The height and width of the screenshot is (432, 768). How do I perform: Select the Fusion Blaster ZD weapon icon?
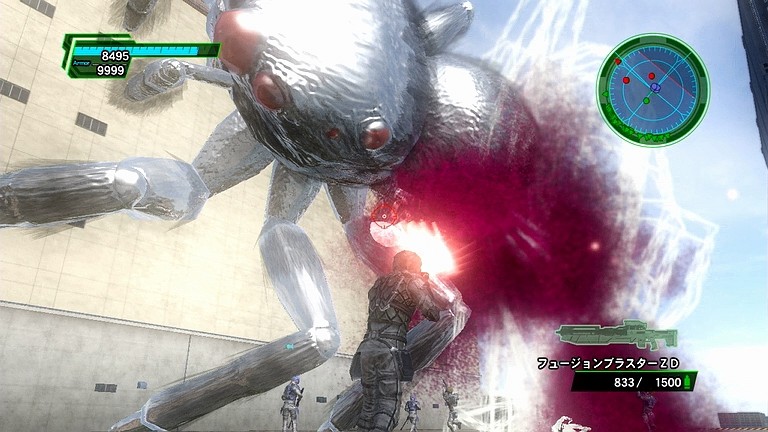(616, 335)
